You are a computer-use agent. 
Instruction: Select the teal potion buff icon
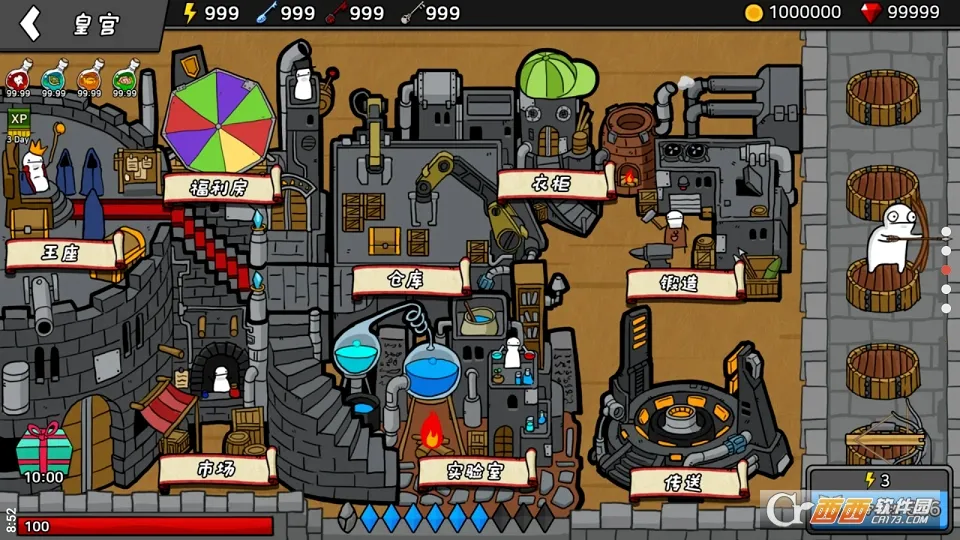pyautogui.click(x=54, y=80)
